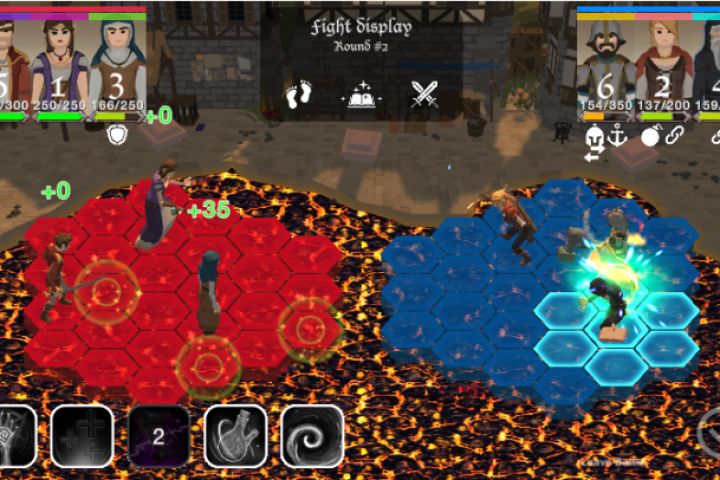
Task: Click the shield status icon under hero 3
Action: 117,134
